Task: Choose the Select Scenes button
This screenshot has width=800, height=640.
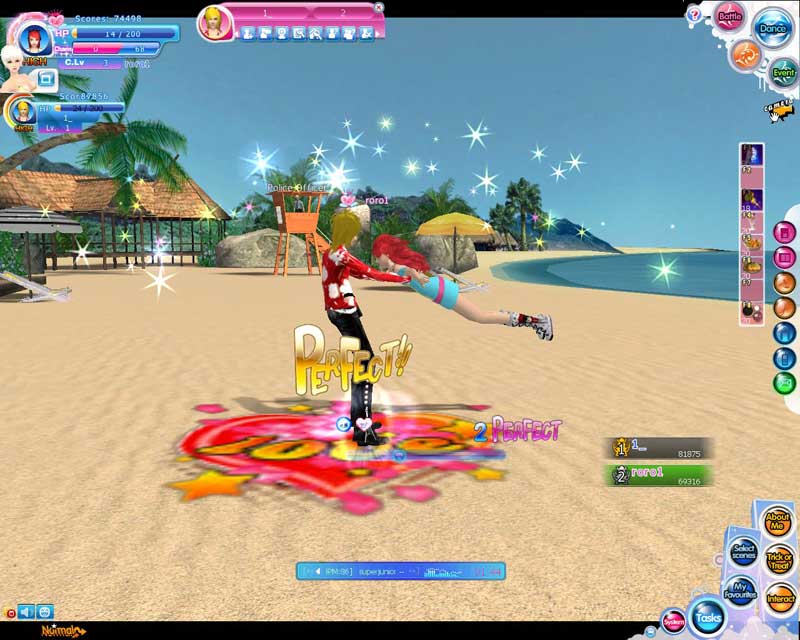Action: (x=743, y=552)
